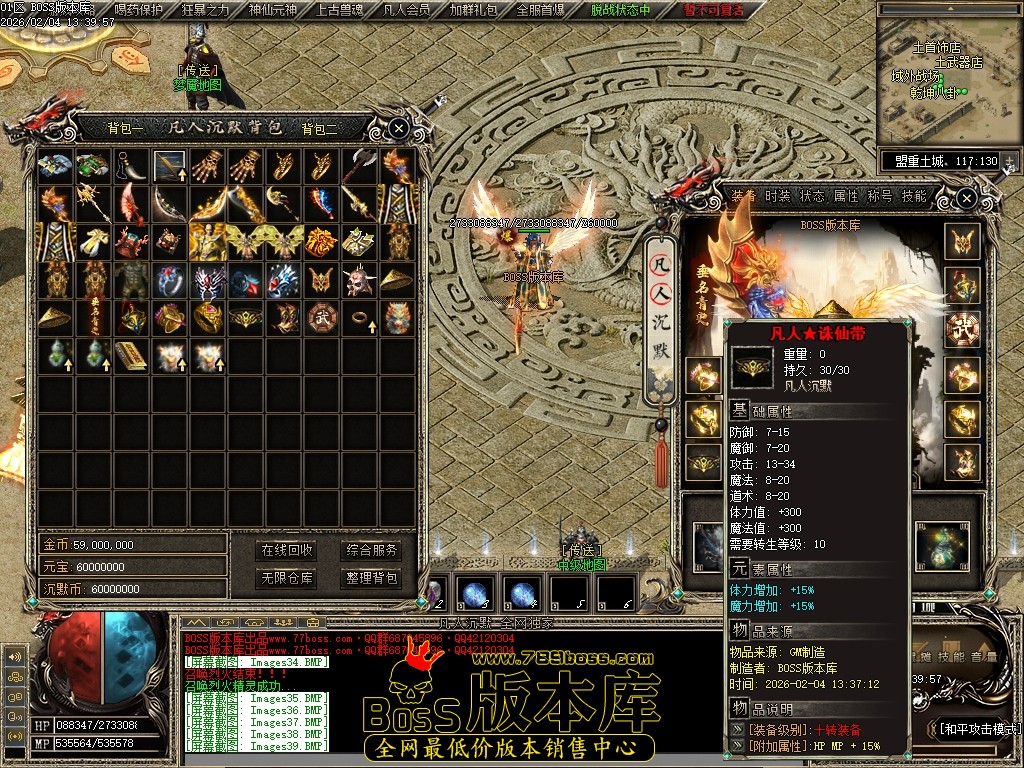Close the character equipment panel
Image resolution: width=1024 pixels, height=768 pixels.
[x=966, y=198]
